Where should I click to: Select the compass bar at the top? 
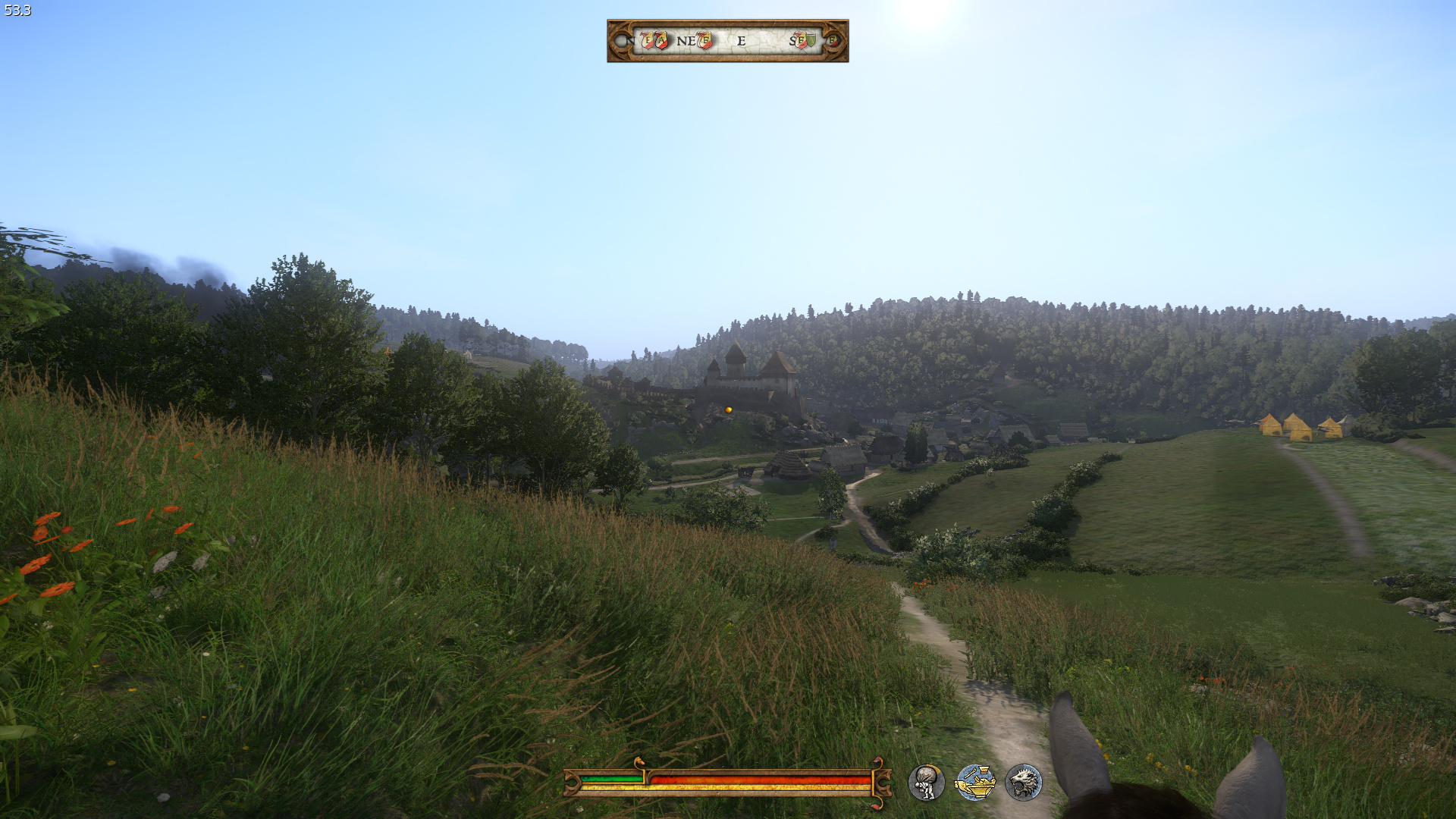727,41
